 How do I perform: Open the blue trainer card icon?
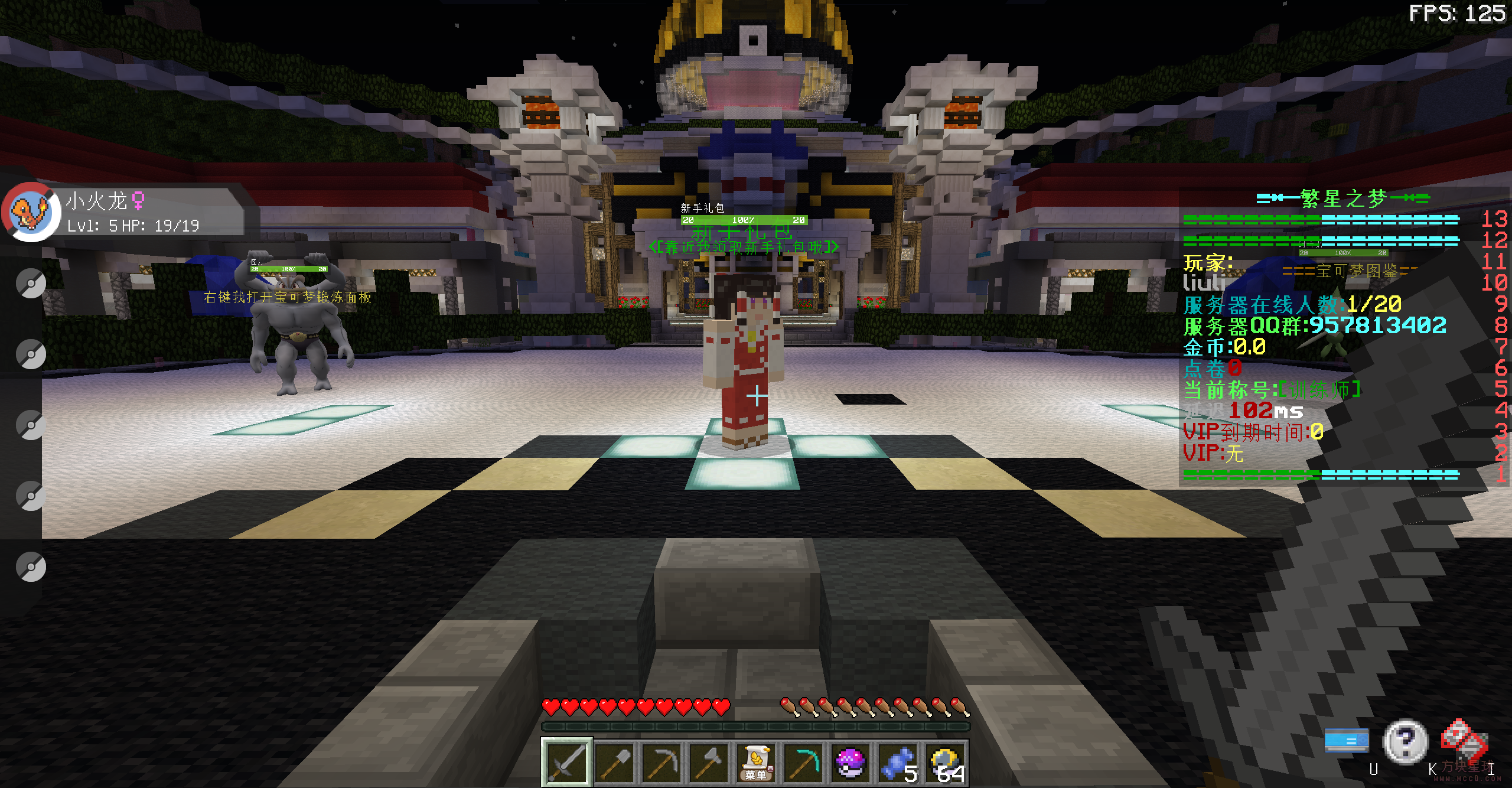(x=1346, y=741)
